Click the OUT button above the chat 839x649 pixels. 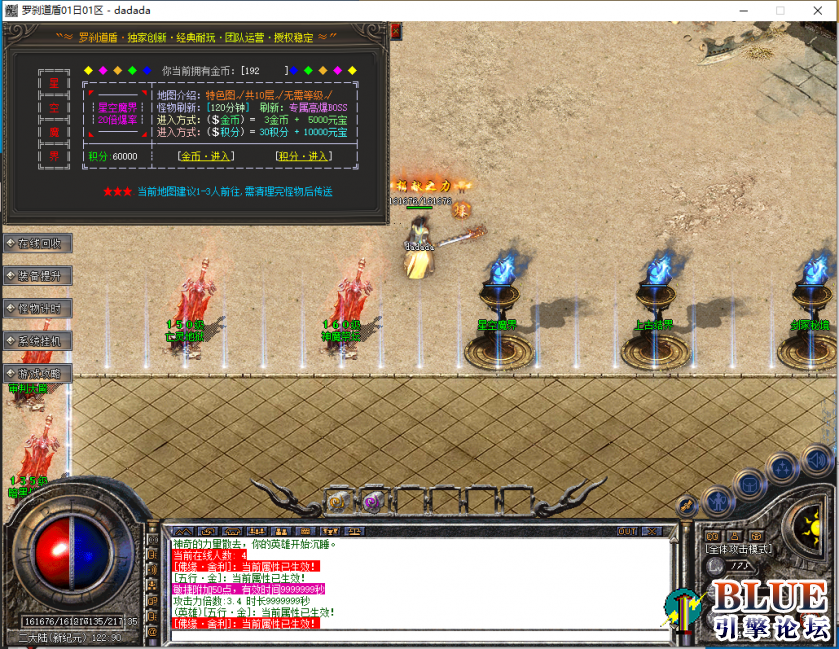click(627, 531)
